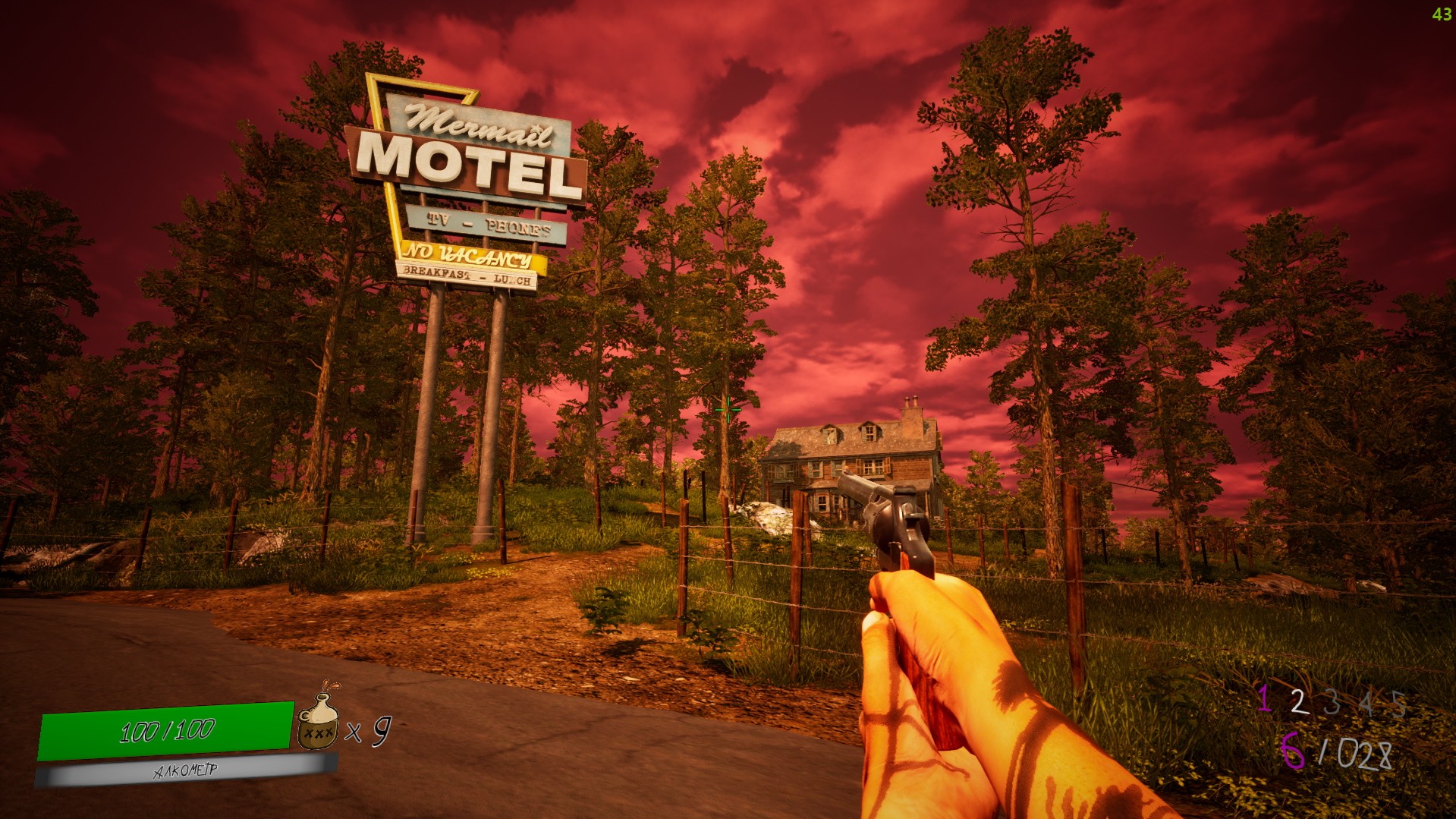The width and height of the screenshot is (1456, 819).
Task: Choose the highlighted weapon slot 2
Action: tap(1298, 702)
